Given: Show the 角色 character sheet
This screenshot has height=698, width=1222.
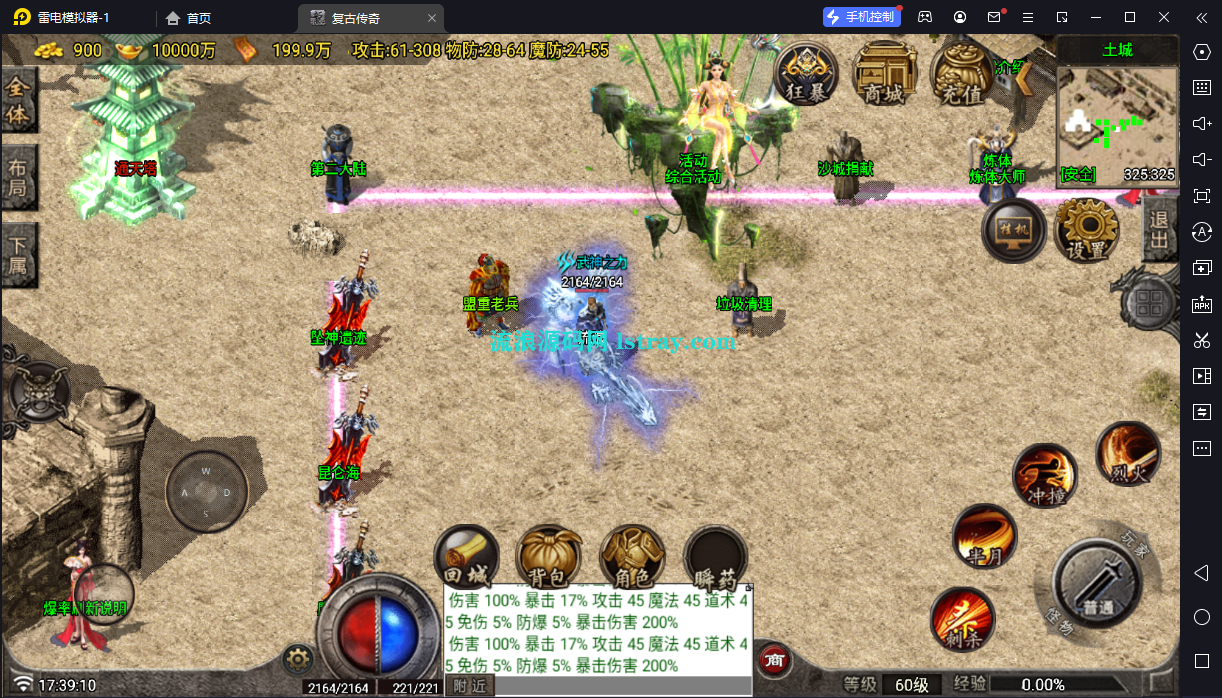Looking at the screenshot, I should [x=632, y=557].
